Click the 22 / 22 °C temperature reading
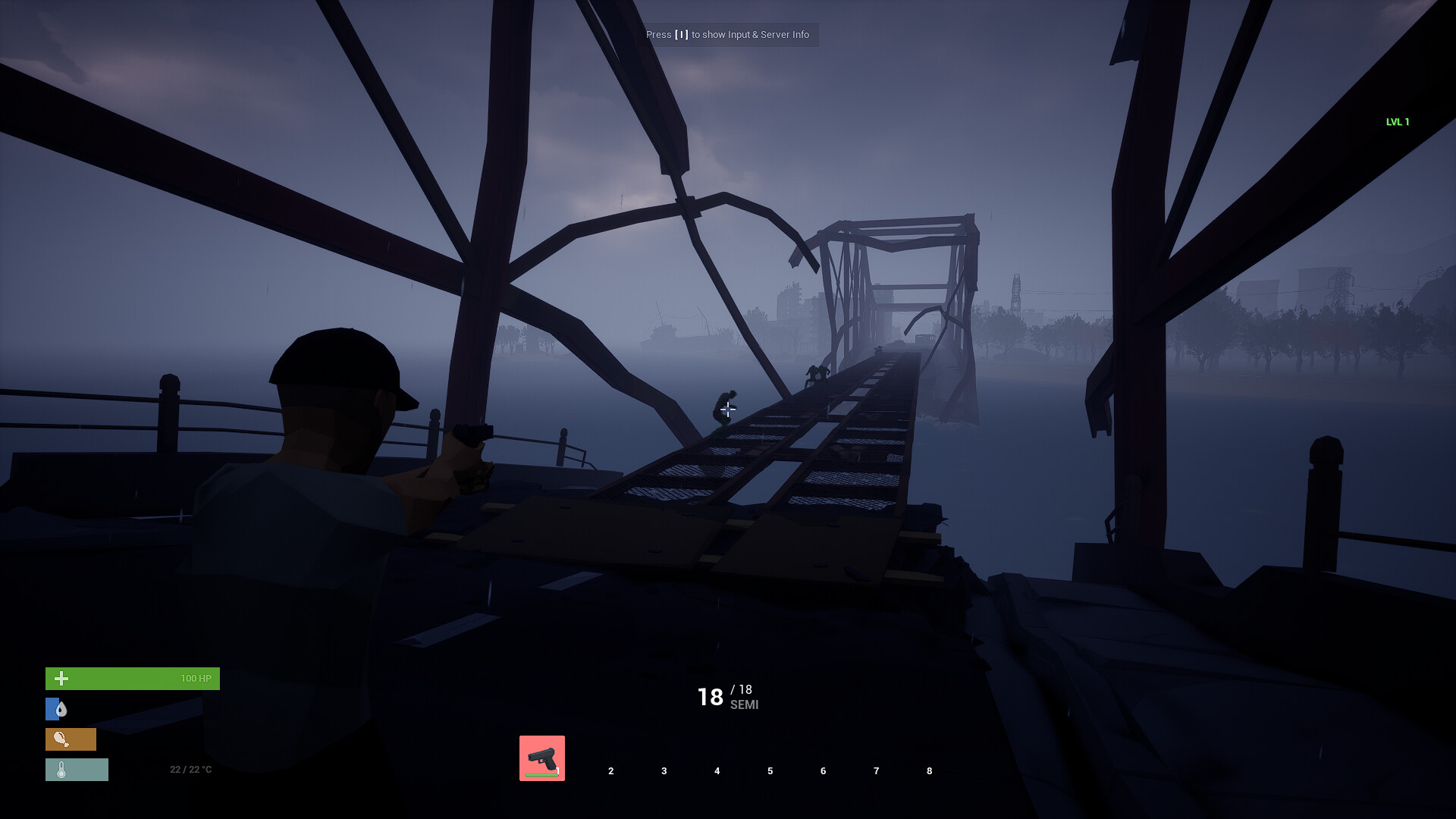Viewport: 1456px width, 819px height. 190,769
